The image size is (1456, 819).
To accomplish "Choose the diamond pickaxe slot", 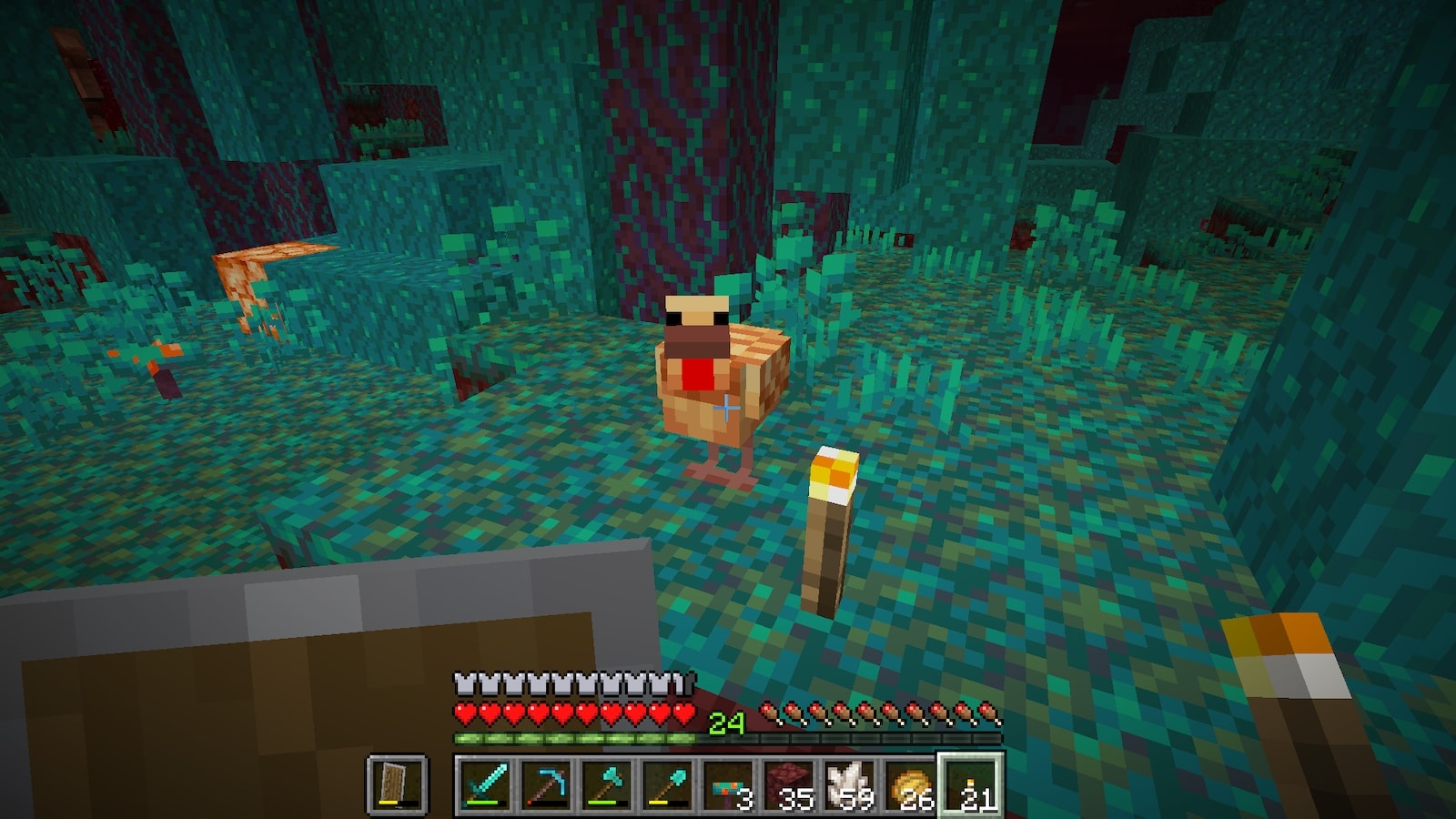I will tap(545, 784).
